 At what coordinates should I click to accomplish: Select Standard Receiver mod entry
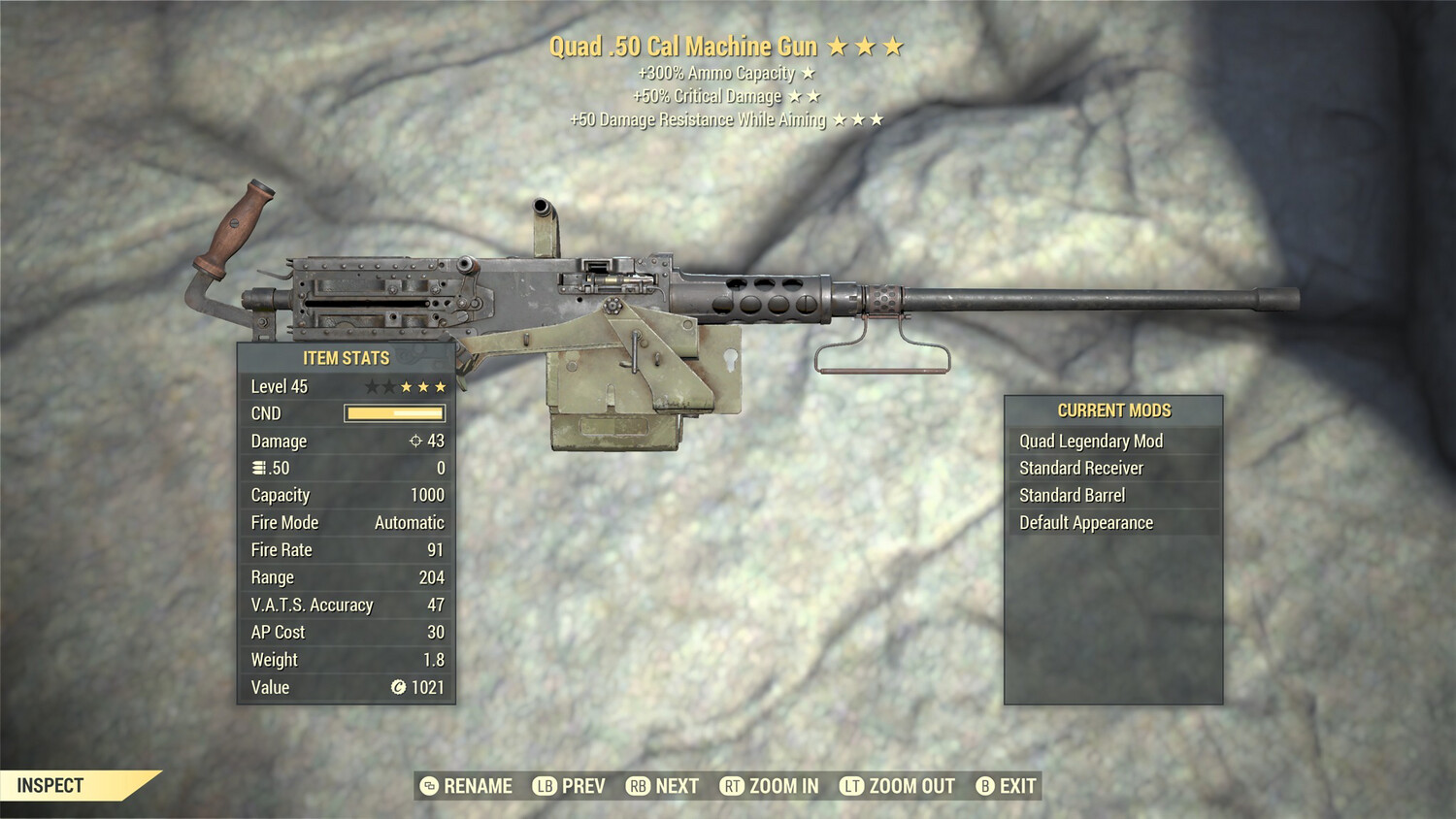pyautogui.click(x=1080, y=468)
